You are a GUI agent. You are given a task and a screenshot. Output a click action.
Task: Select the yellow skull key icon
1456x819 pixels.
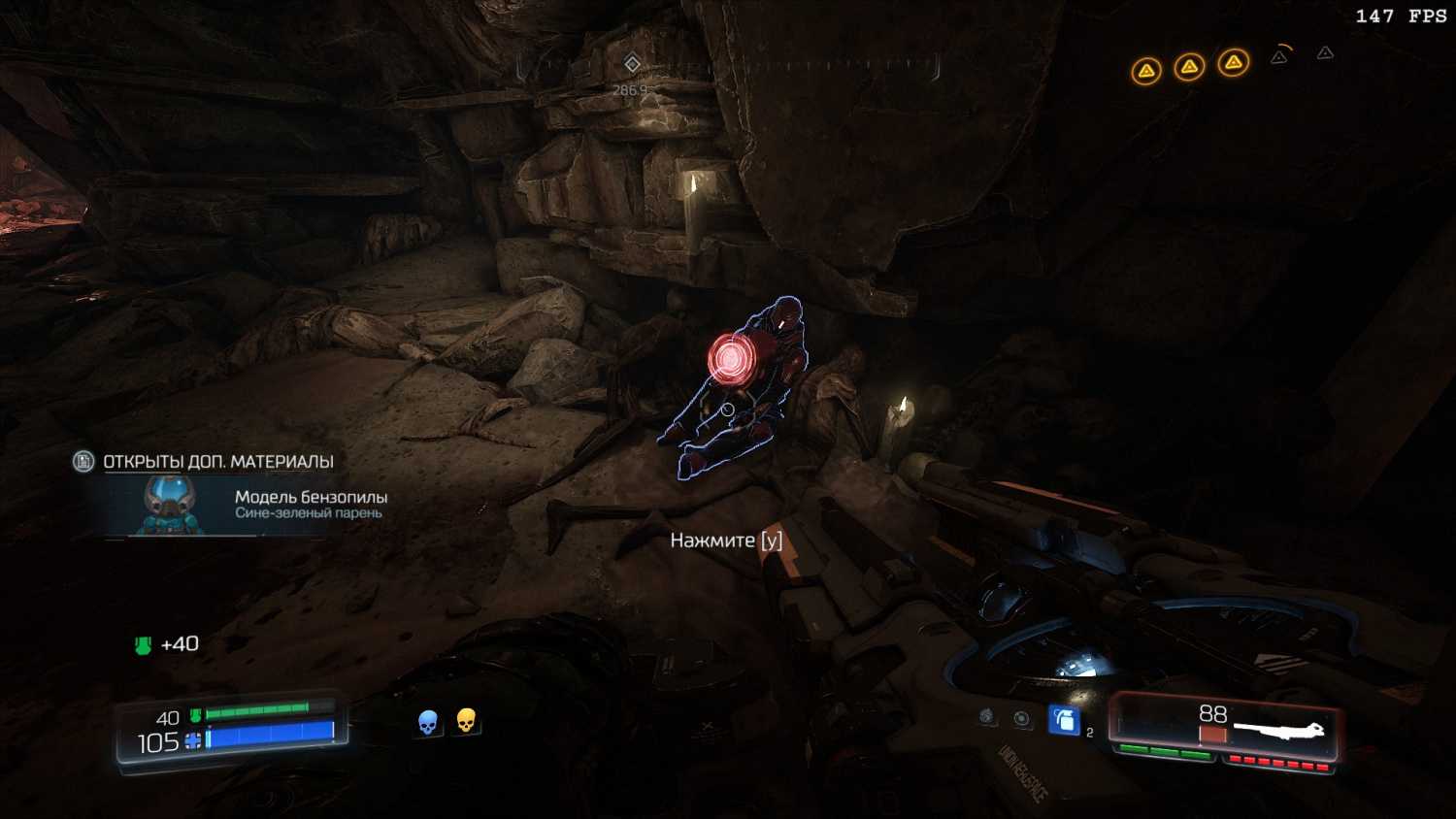(x=466, y=721)
